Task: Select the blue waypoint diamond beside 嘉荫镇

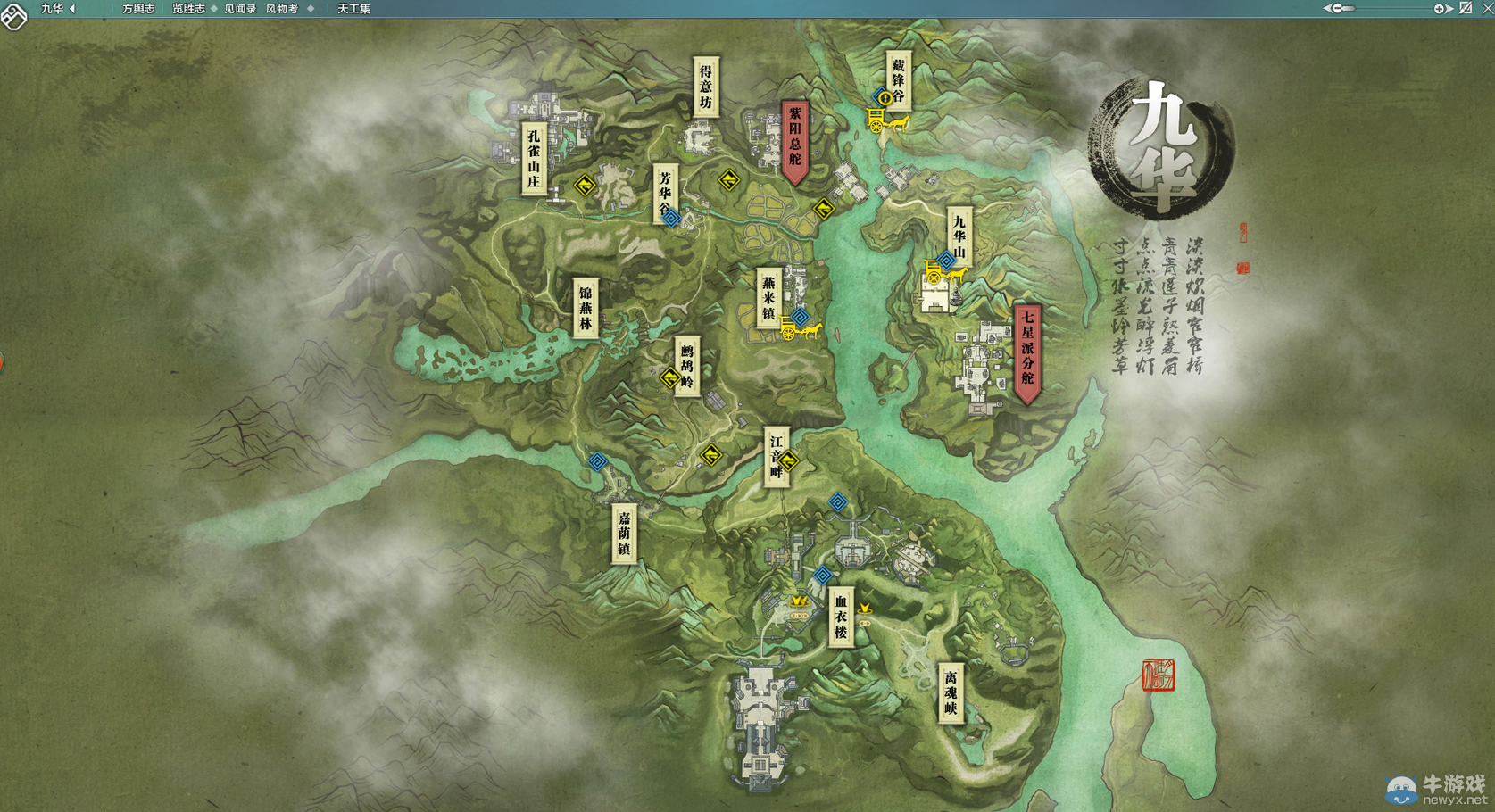Action: 596,462
